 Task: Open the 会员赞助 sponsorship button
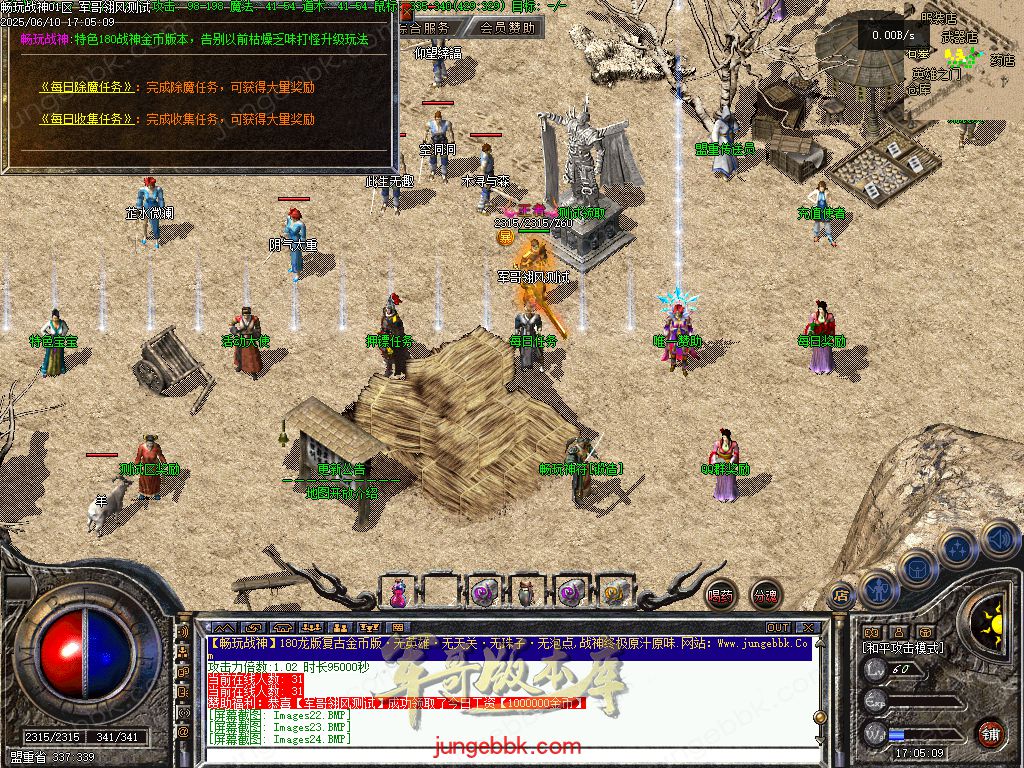(508, 28)
